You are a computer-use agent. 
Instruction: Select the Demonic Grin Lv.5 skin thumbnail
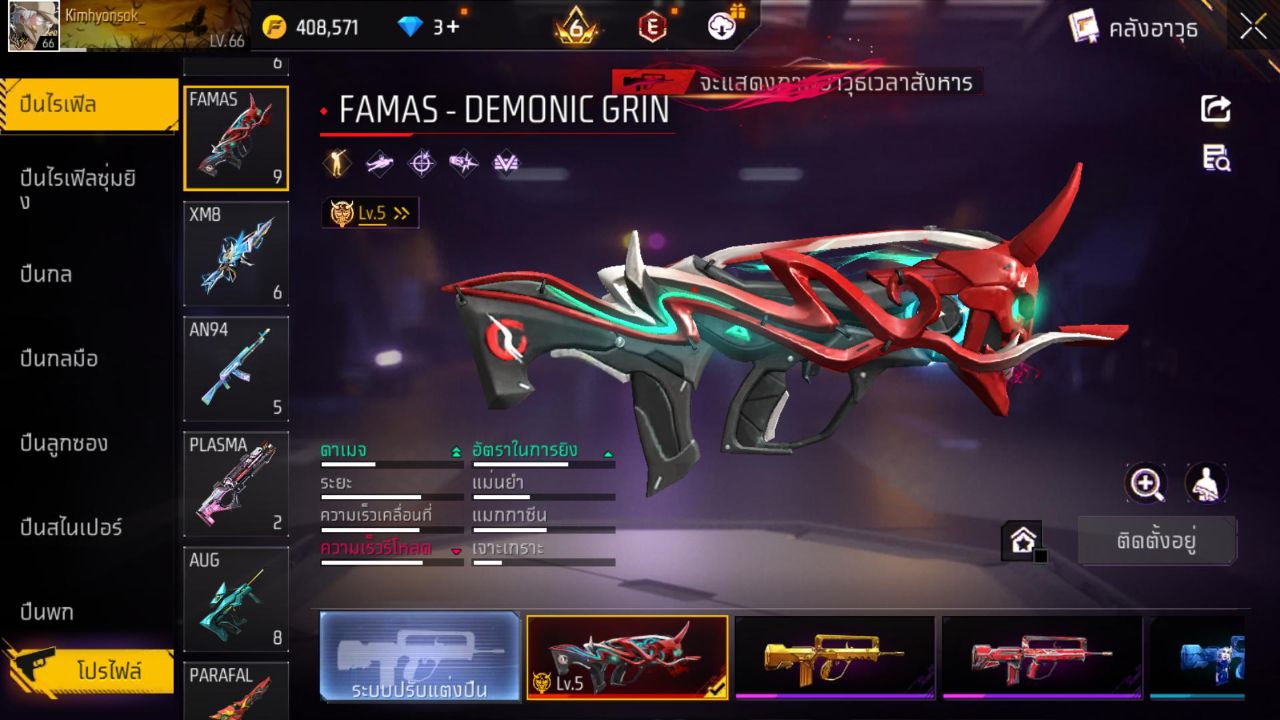pos(627,656)
